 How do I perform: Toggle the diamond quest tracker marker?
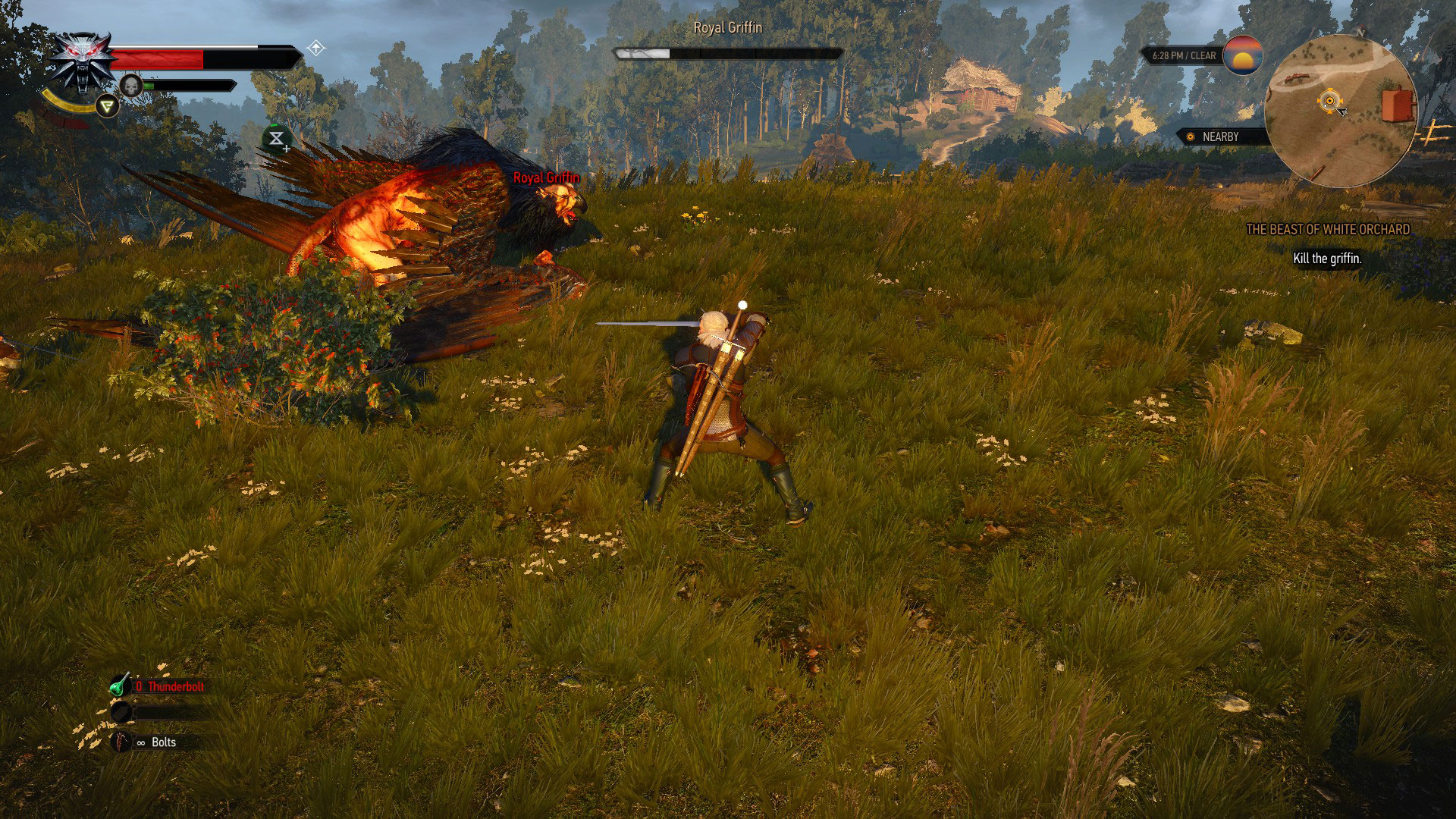(316, 47)
